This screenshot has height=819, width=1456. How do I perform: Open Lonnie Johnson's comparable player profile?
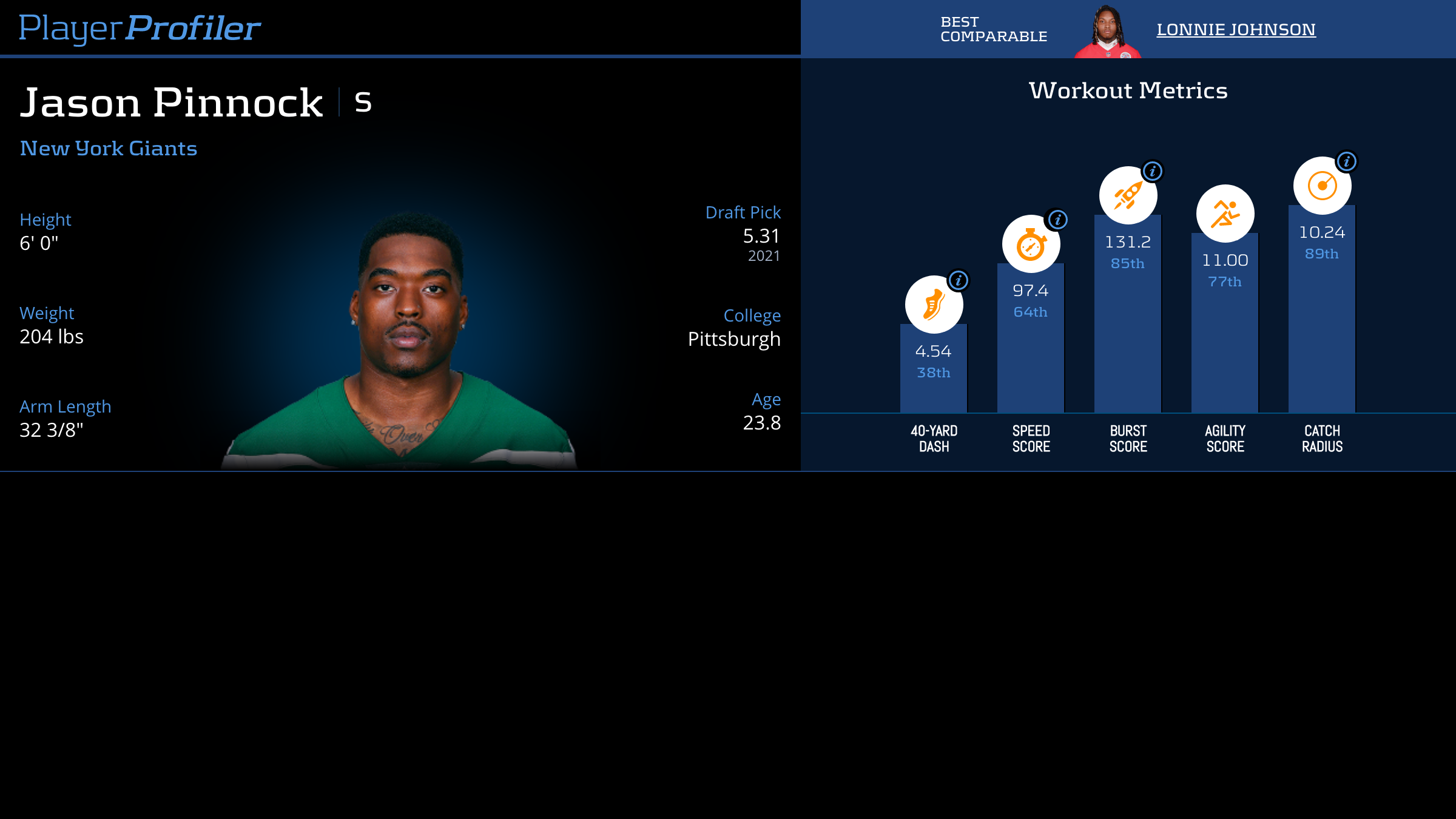click(1236, 30)
